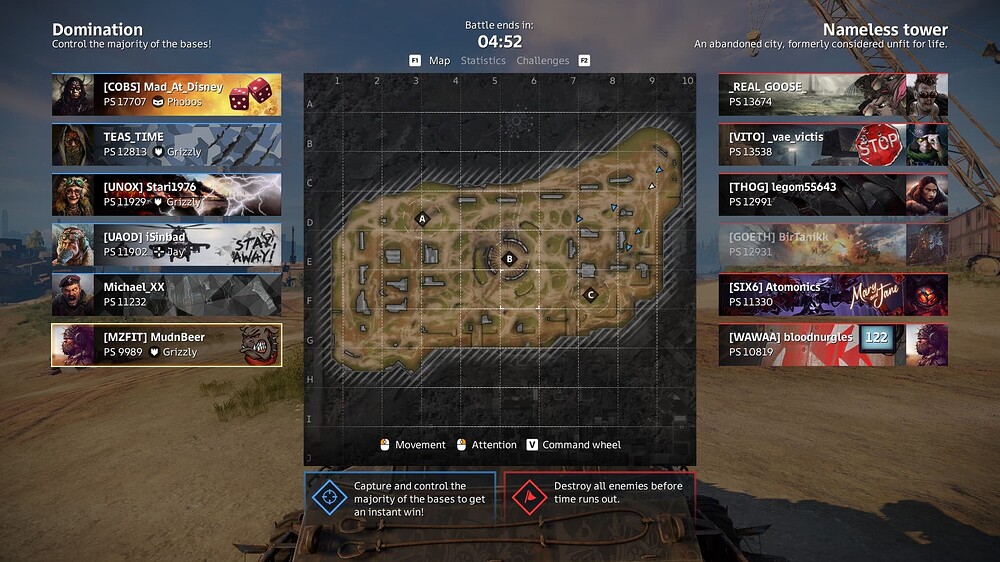Click base B marker at map center

[509, 258]
